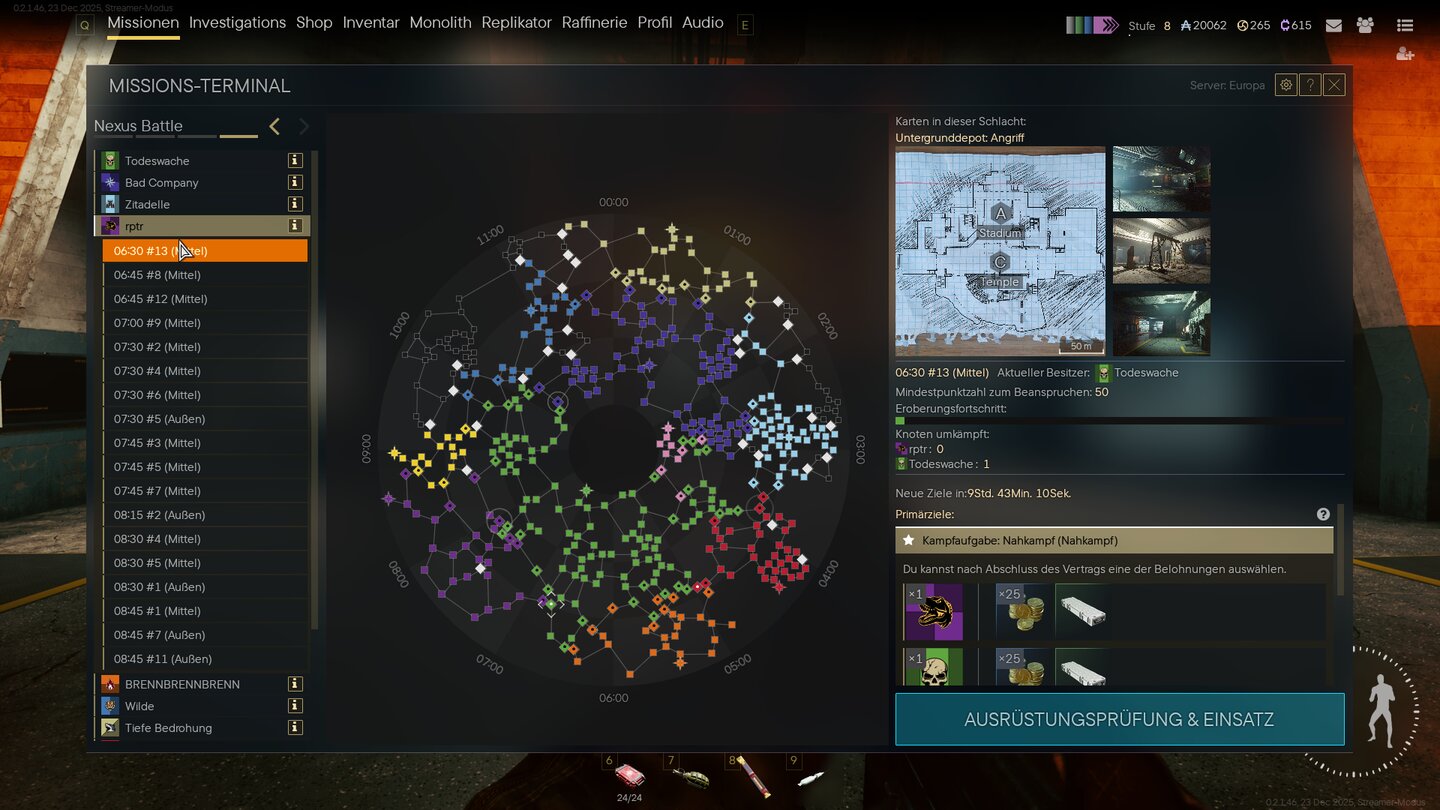1440x810 pixels.
Task: Open the mail envelope icon
Action: 1333,25
